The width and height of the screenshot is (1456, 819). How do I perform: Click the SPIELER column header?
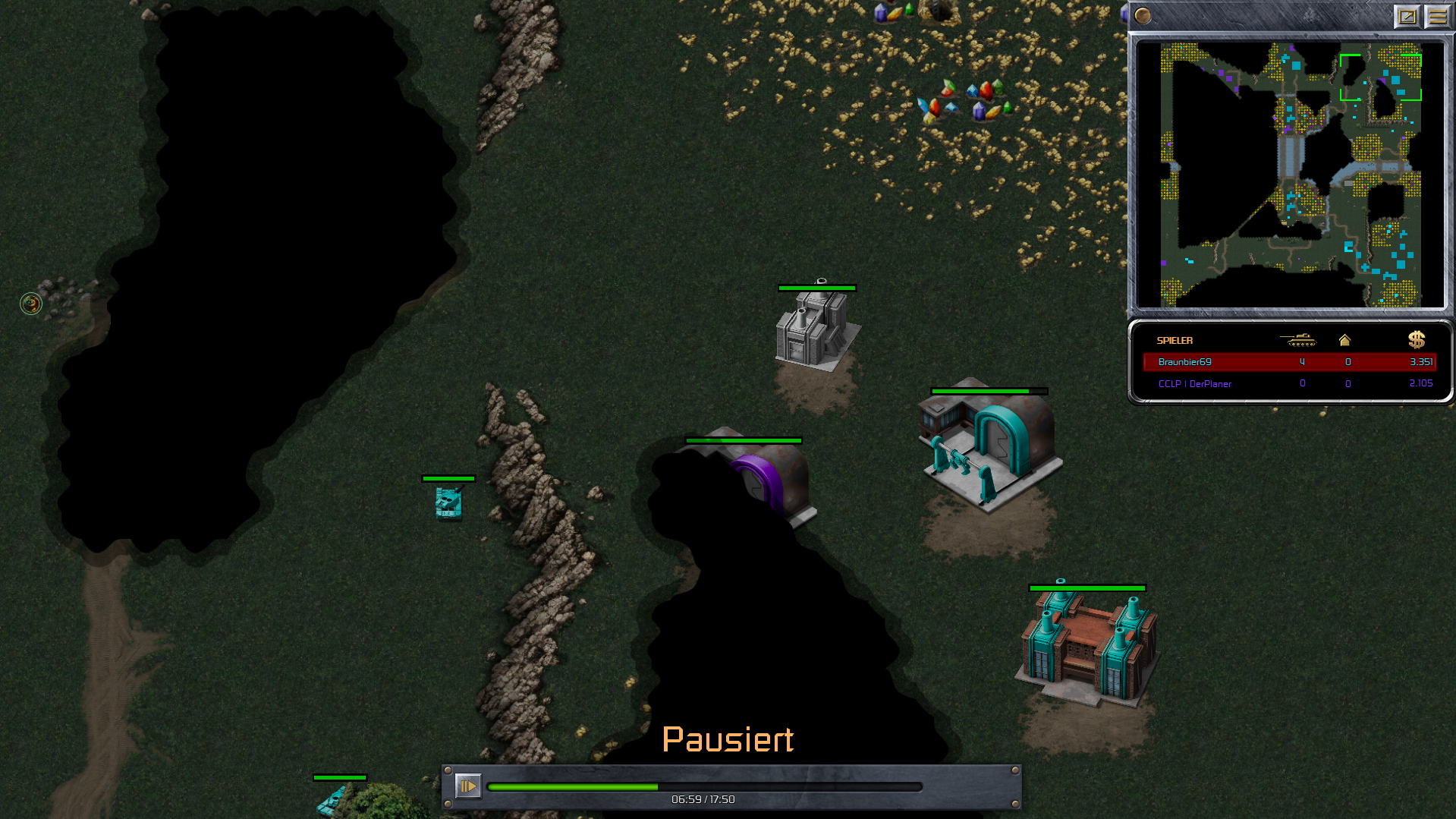click(x=1175, y=341)
